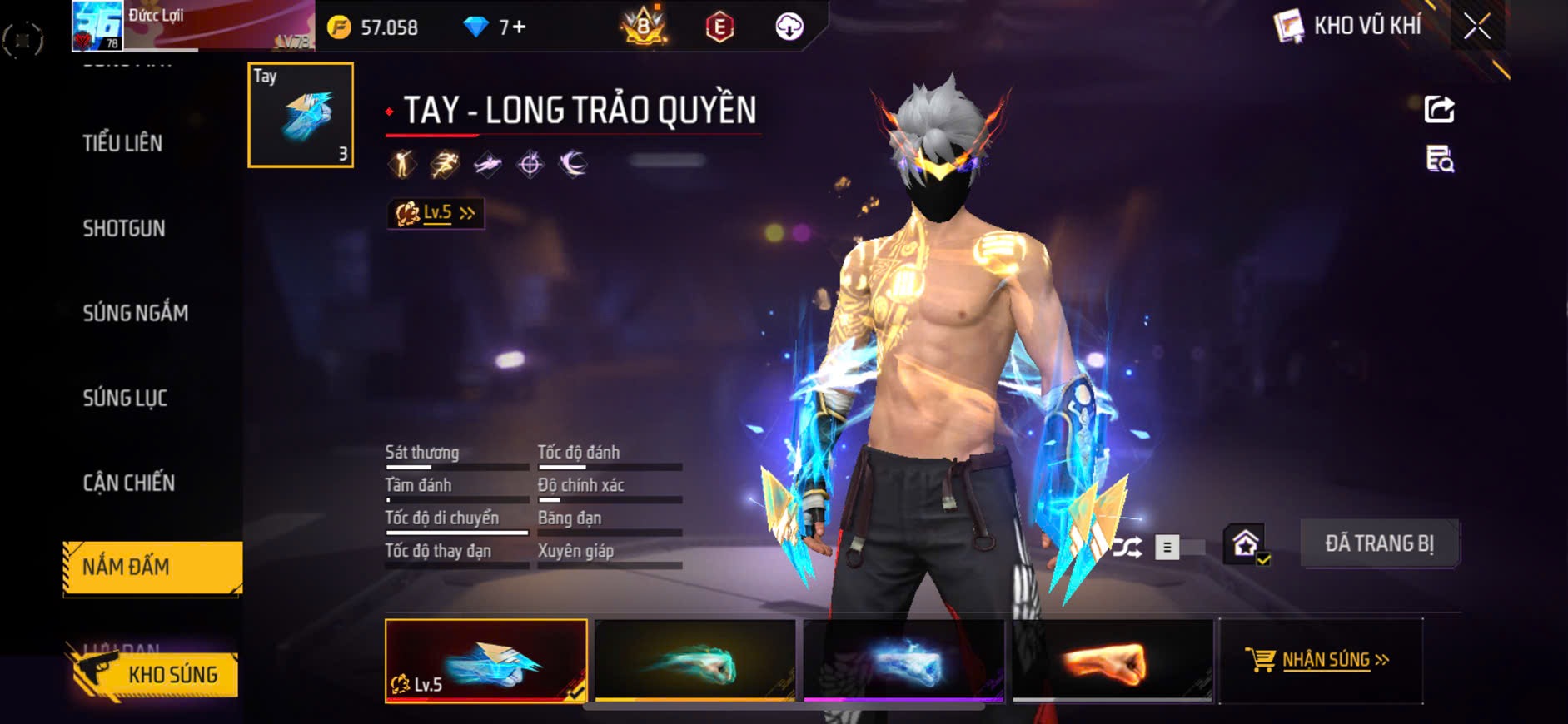The width and height of the screenshot is (1568, 724).
Task: Switch to the Tiểu Liên category
Action: coord(122,143)
